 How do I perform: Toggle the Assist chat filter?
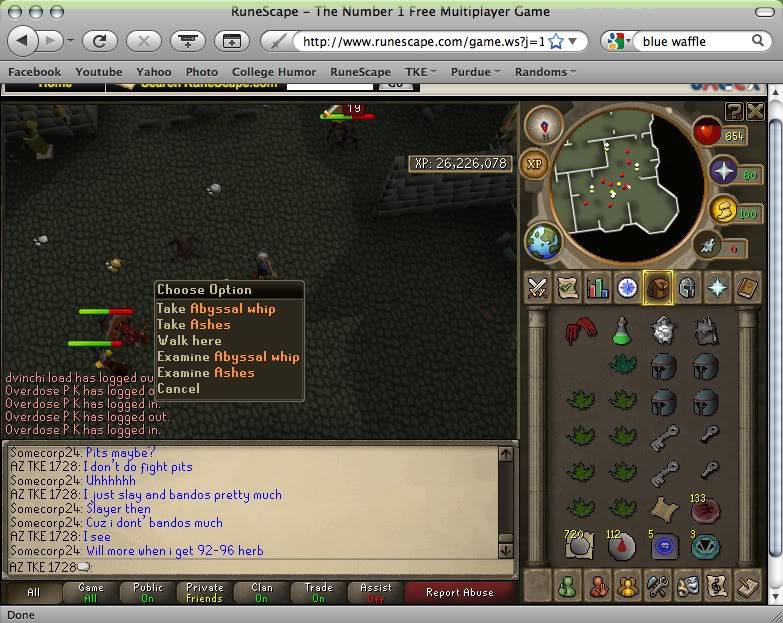376,592
